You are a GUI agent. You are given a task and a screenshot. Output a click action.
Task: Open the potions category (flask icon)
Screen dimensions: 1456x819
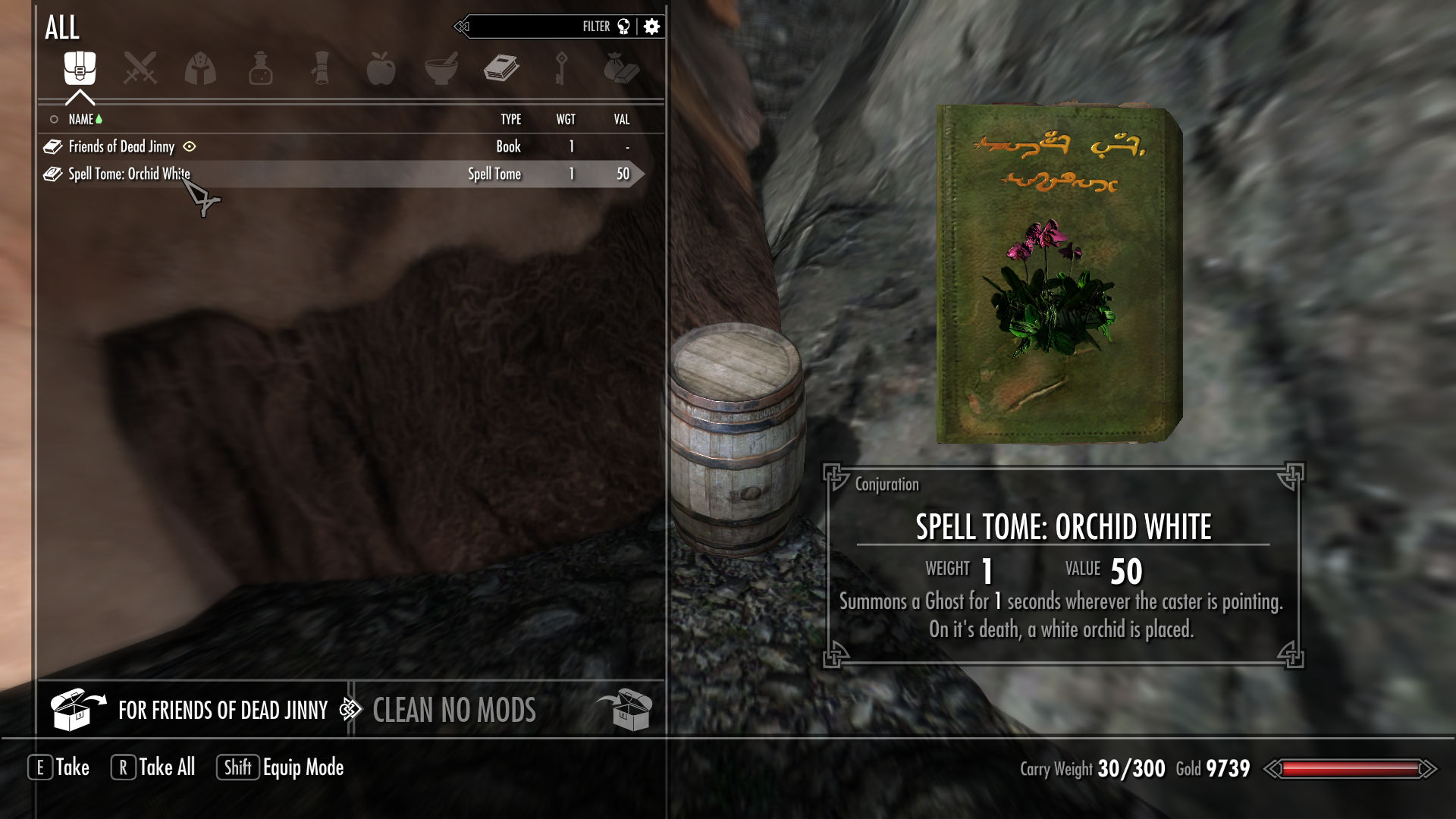(x=260, y=69)
